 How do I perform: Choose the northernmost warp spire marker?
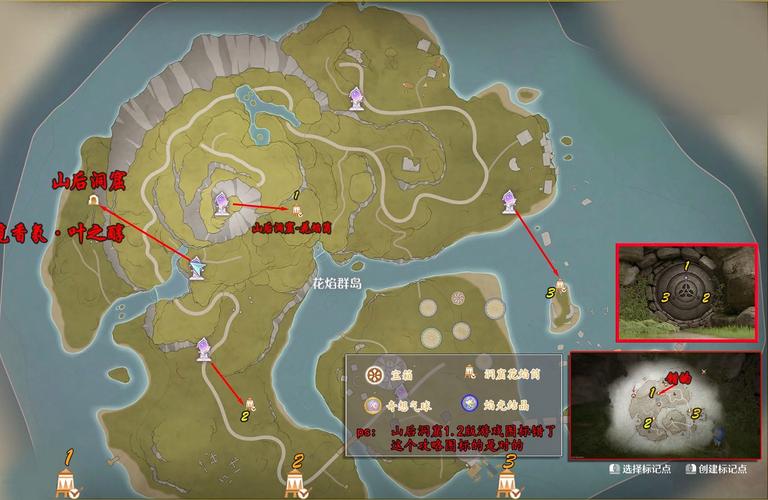click(x=356, y=97)
